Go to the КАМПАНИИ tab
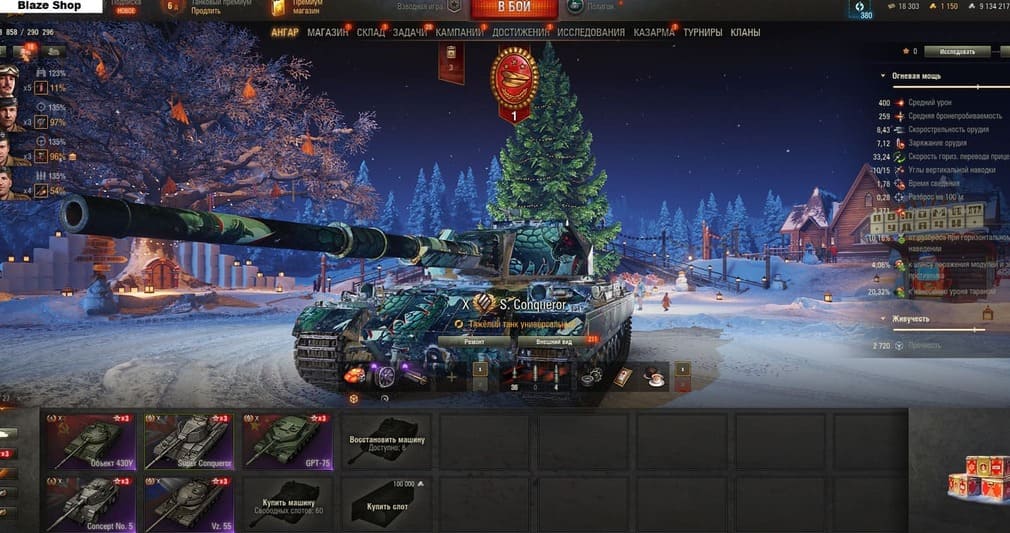This screenshot has height=533, width=1010. (x=459, y=32)
